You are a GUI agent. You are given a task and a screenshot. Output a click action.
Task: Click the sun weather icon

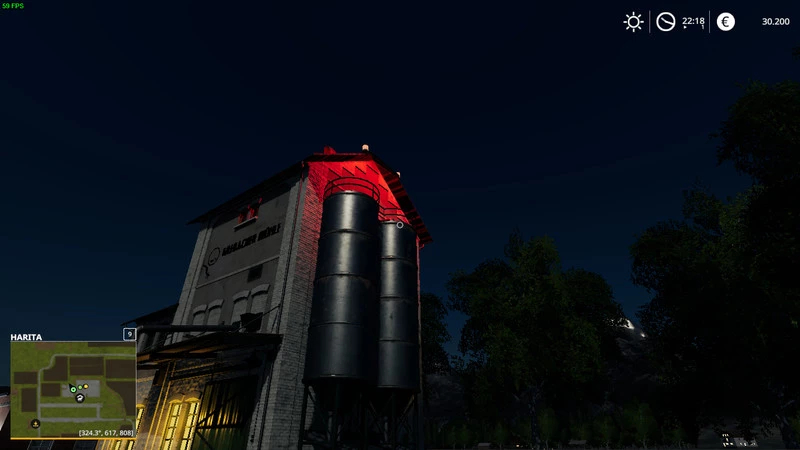[633, 22]
